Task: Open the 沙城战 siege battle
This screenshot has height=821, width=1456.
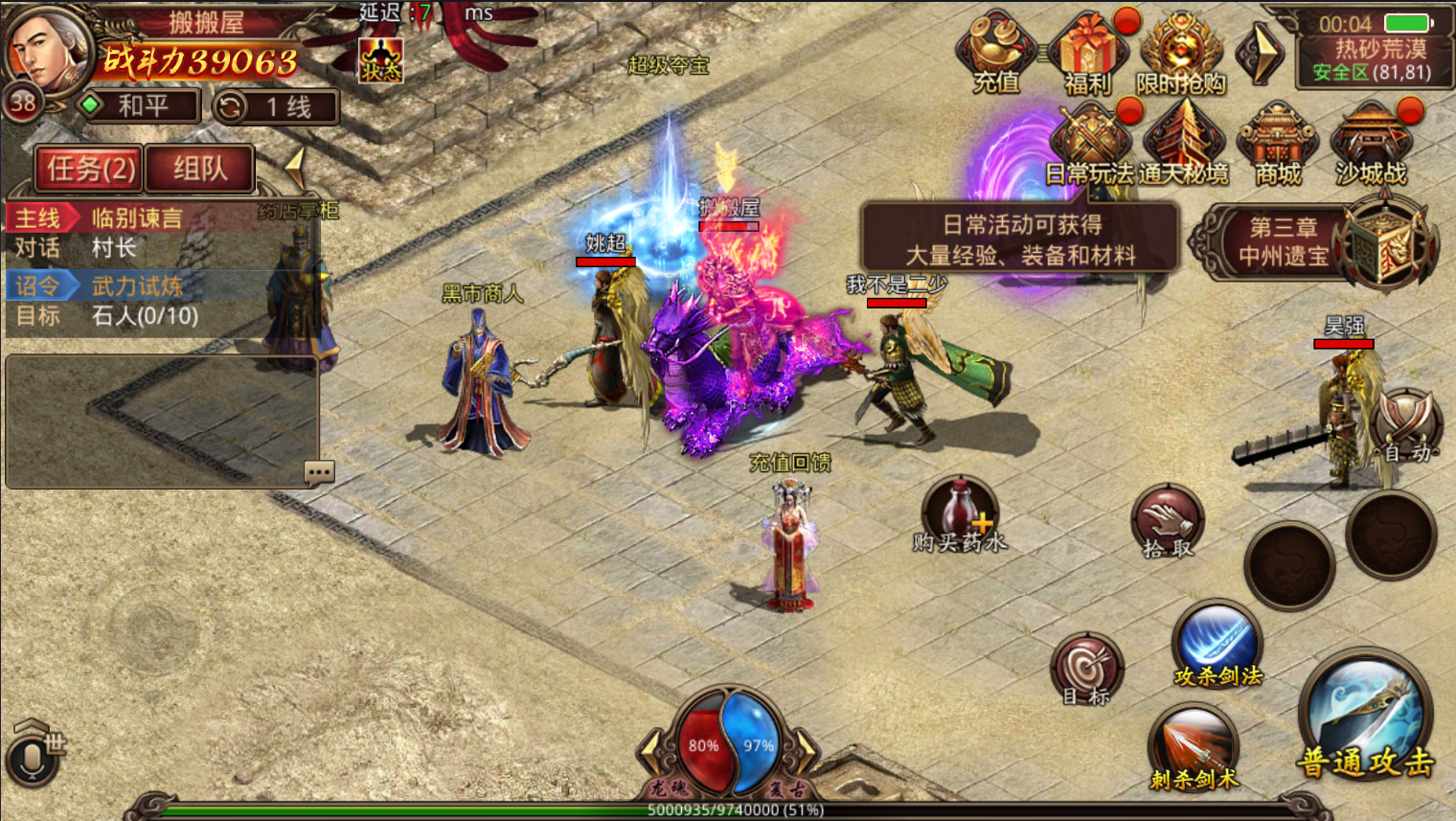Action: coord(1371,146)
